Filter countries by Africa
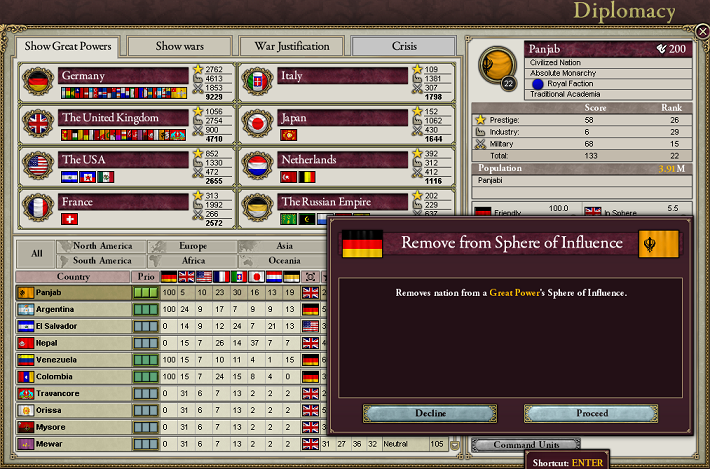Image resolution: width=710 pixels, height=469 pixels. [x=193, y=260]
